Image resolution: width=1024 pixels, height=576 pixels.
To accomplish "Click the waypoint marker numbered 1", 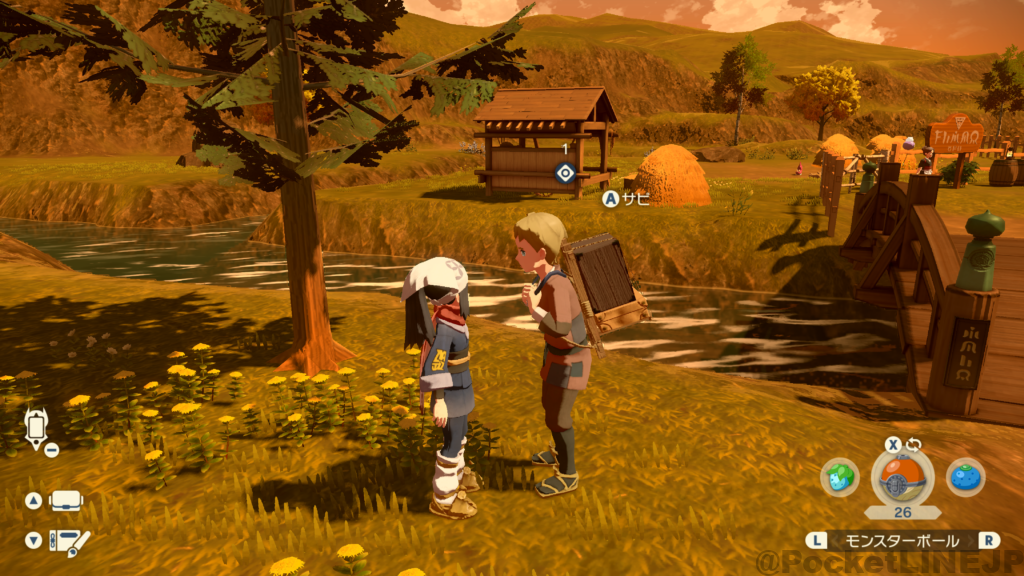I will 565,172.
